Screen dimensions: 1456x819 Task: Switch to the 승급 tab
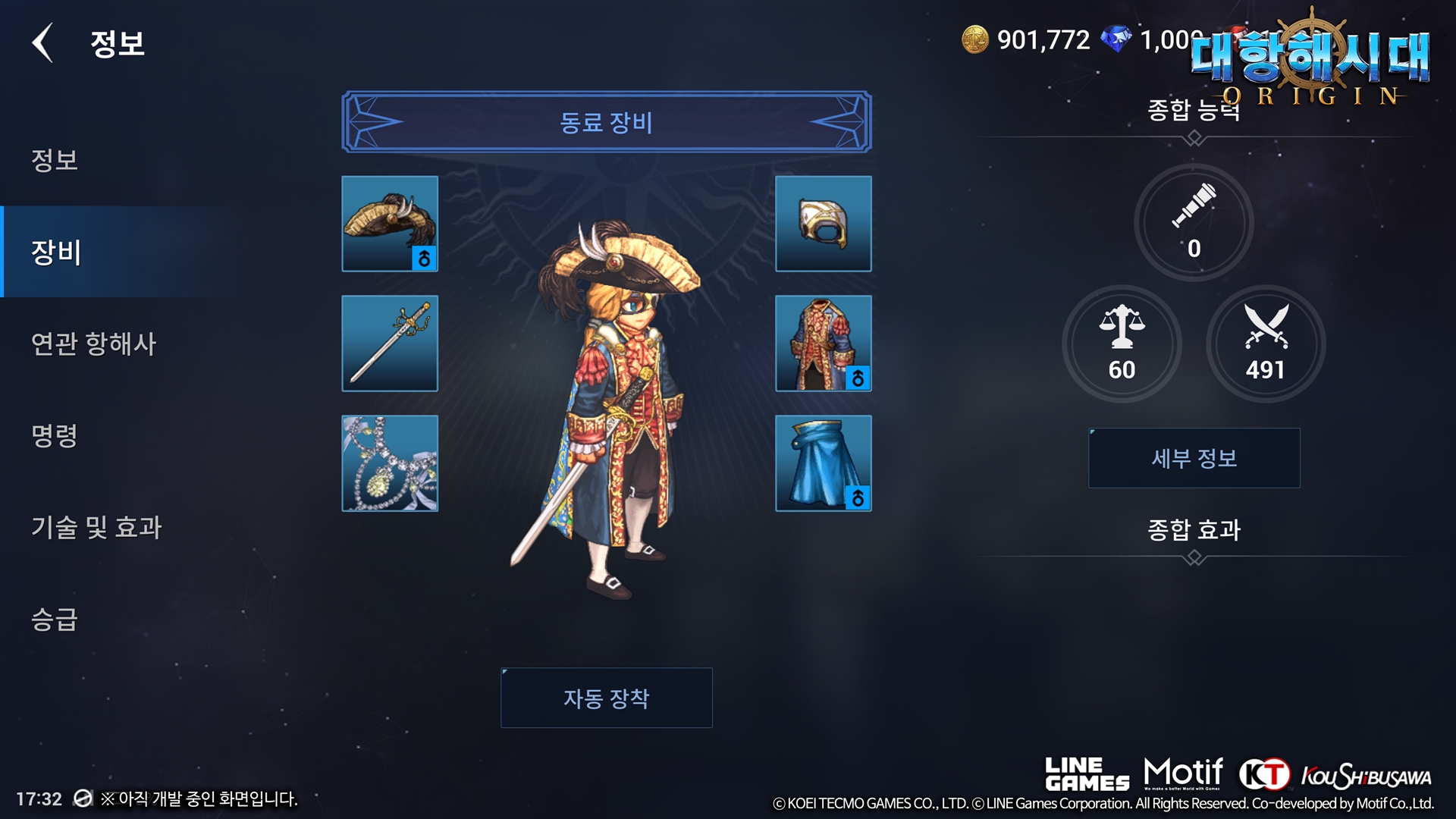point(55,619)
